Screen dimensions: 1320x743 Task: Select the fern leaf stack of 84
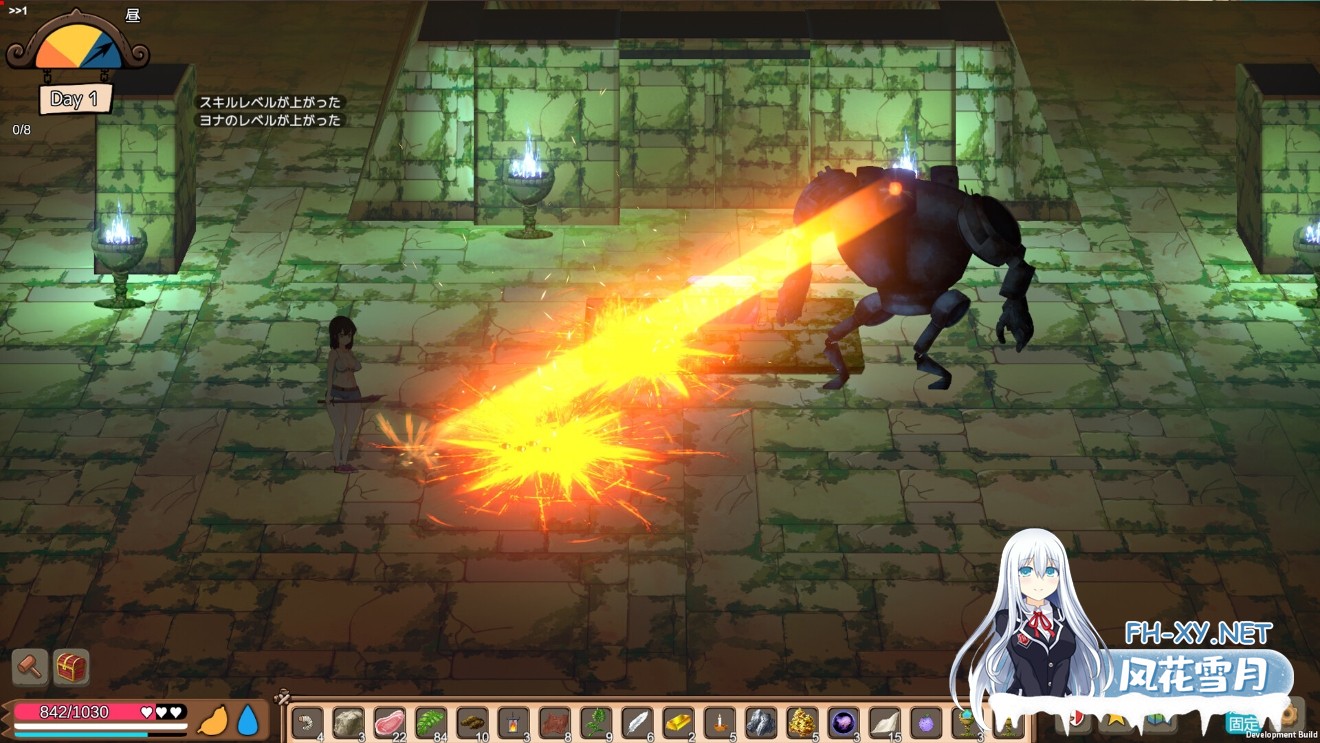[x=429, y=722]
